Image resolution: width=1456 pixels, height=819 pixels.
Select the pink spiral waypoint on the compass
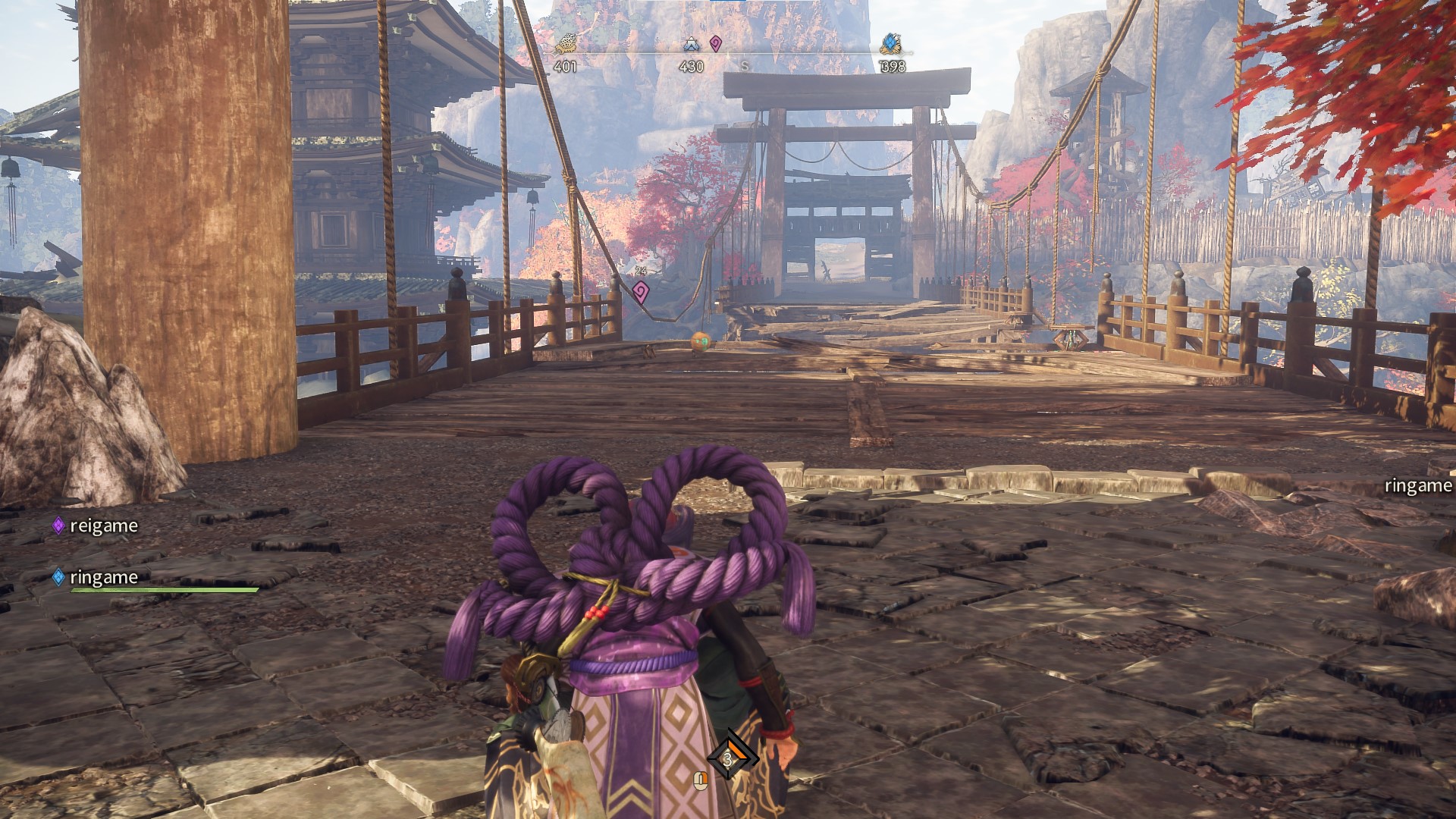coord(715,44)
